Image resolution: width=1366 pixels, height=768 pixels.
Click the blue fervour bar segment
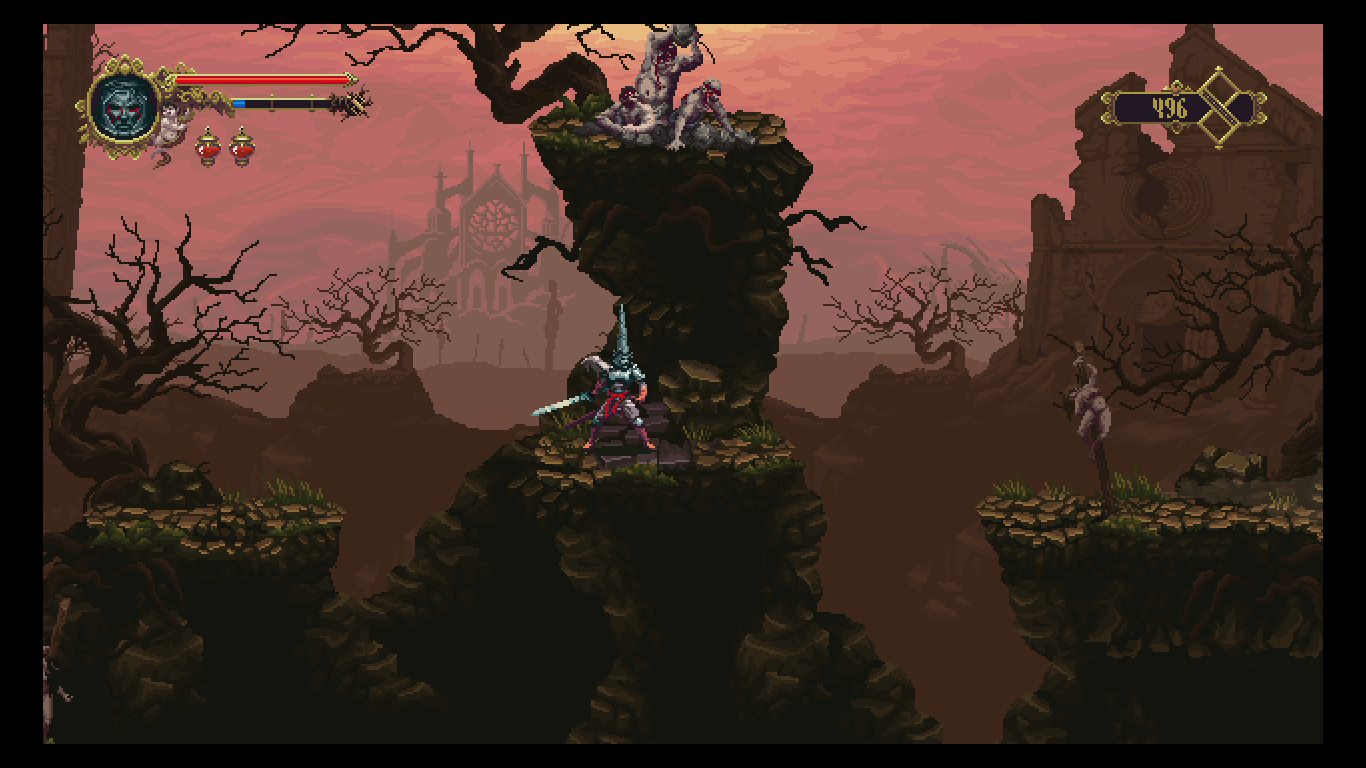pyautogui.click(x=240, y=104)
